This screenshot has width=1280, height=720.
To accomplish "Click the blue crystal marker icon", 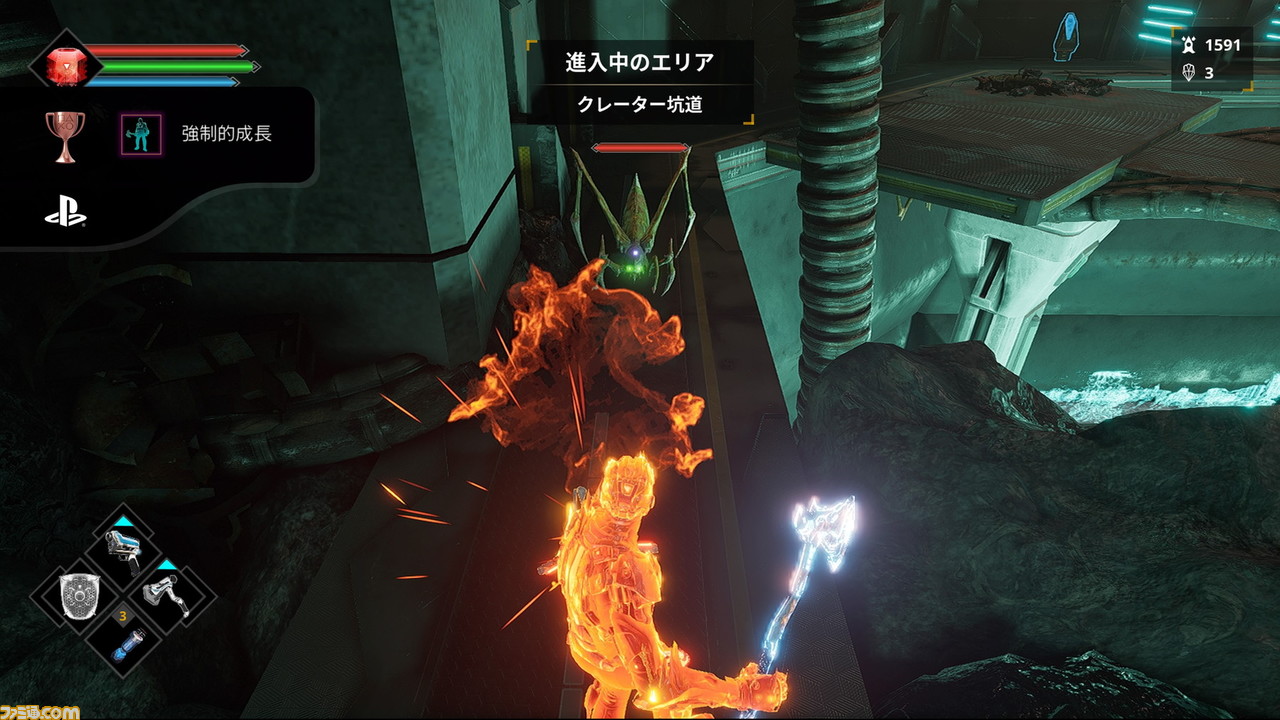I will (x=1068, y=37).
